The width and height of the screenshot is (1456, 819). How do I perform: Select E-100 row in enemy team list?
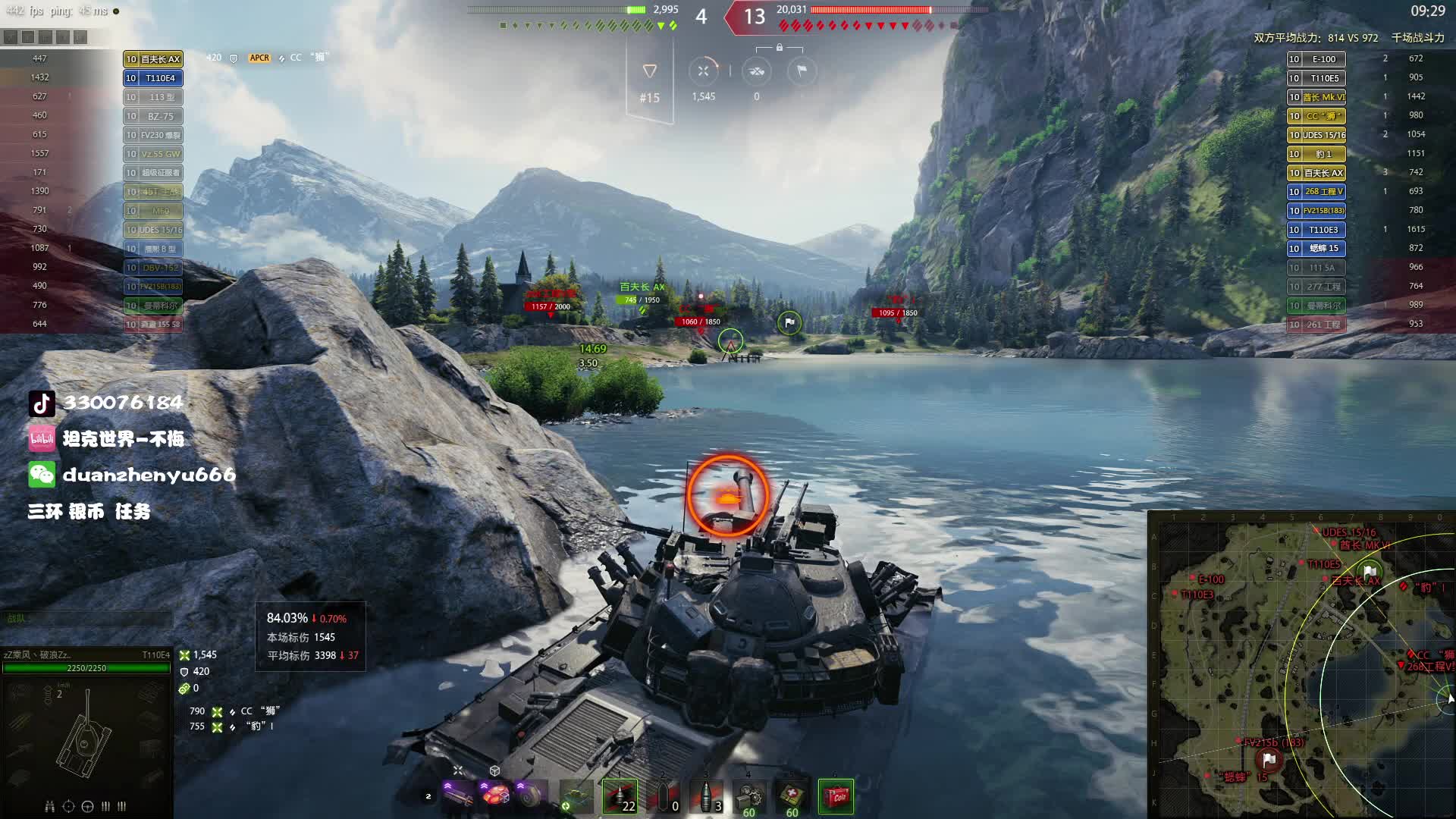[x=1316, y=59]
